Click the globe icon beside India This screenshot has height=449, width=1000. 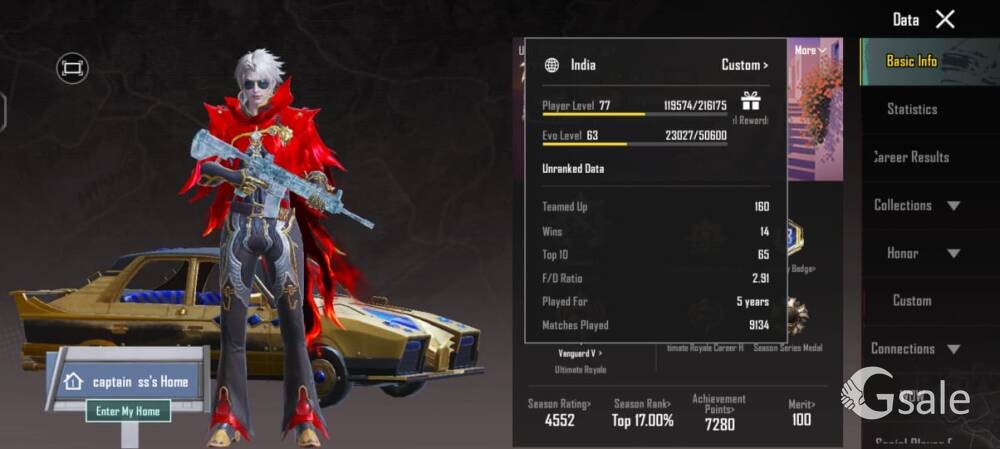(x=552, y=65)
